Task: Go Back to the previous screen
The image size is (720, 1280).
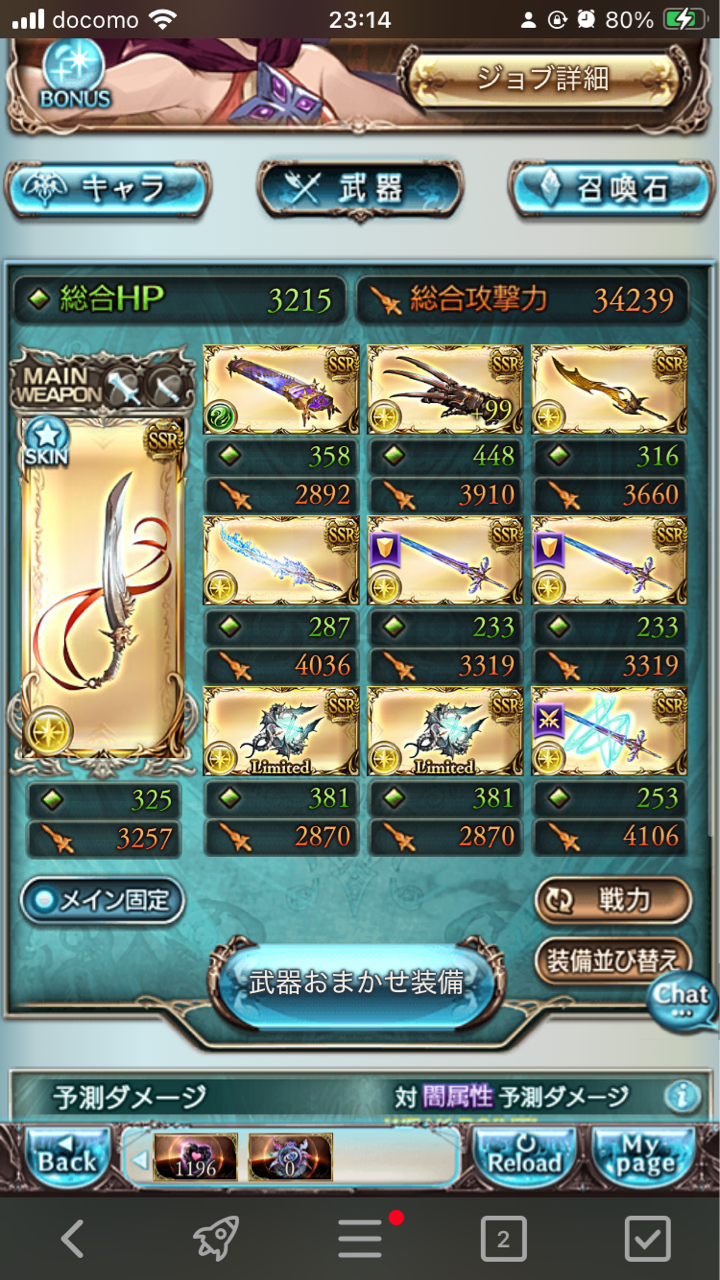Action: click(66, 1159)
